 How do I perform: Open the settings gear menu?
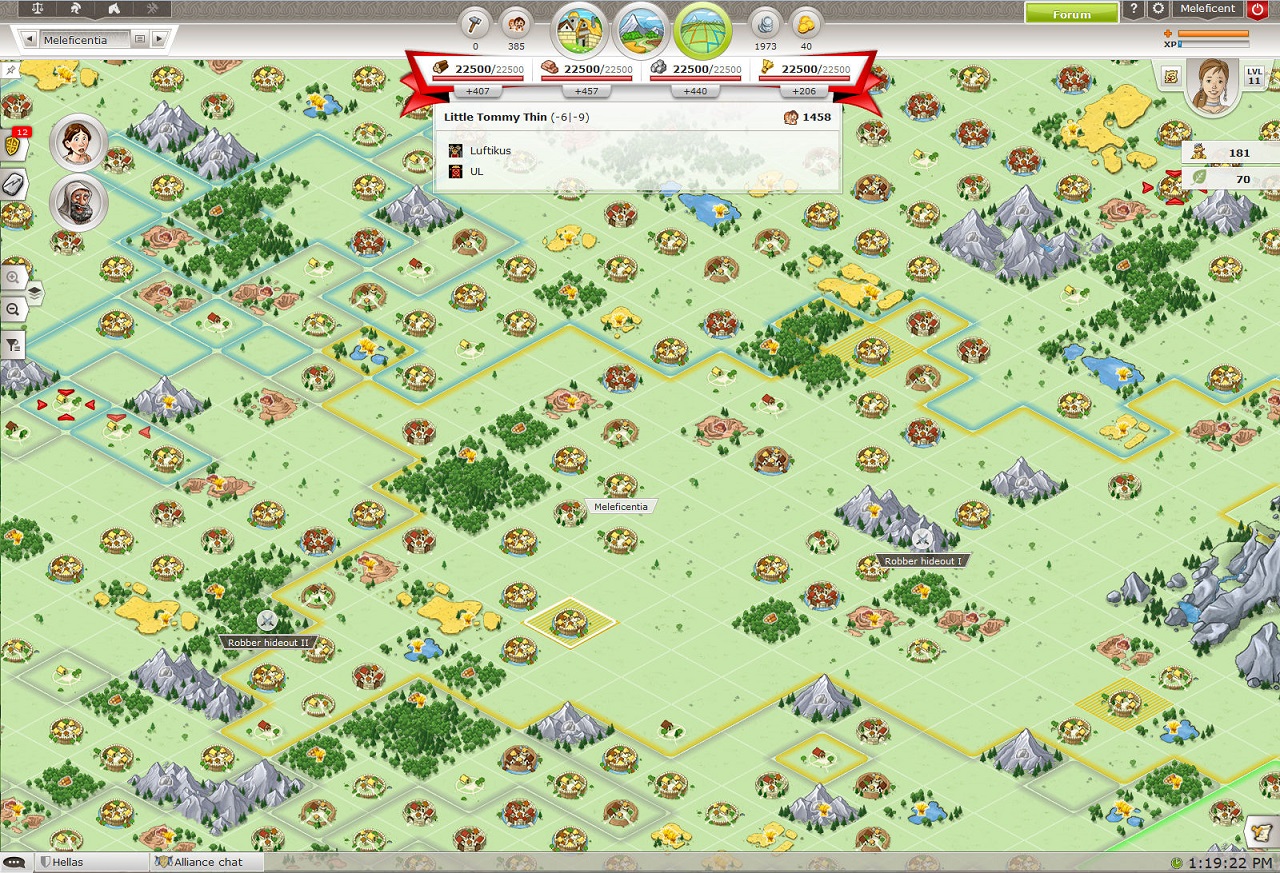1158,10
